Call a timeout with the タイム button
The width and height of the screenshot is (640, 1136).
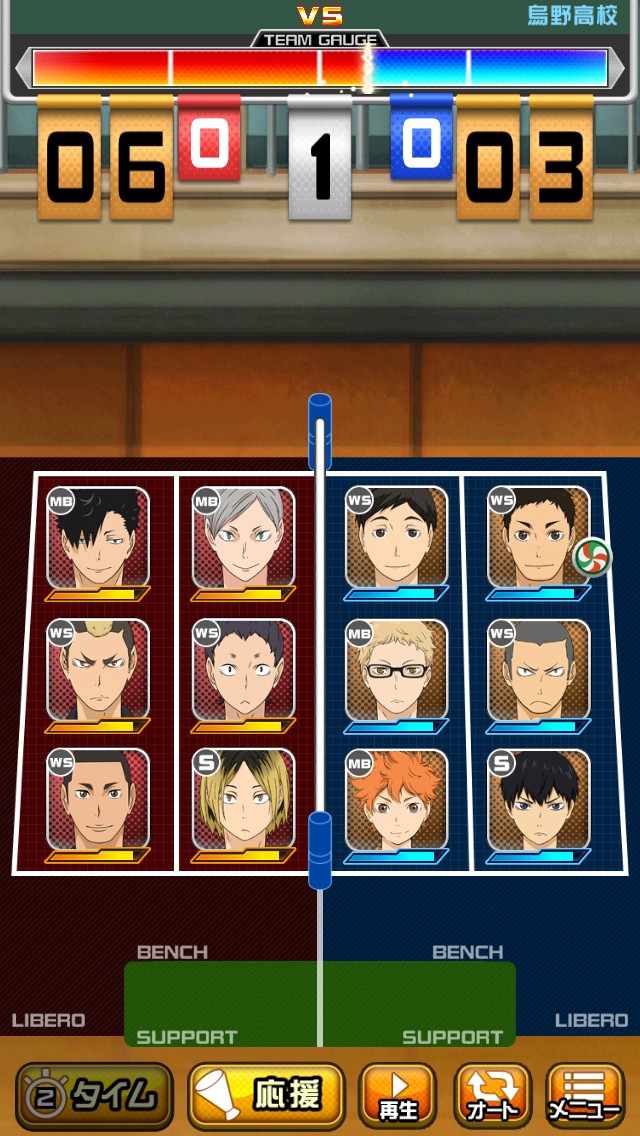(94, 1096)
